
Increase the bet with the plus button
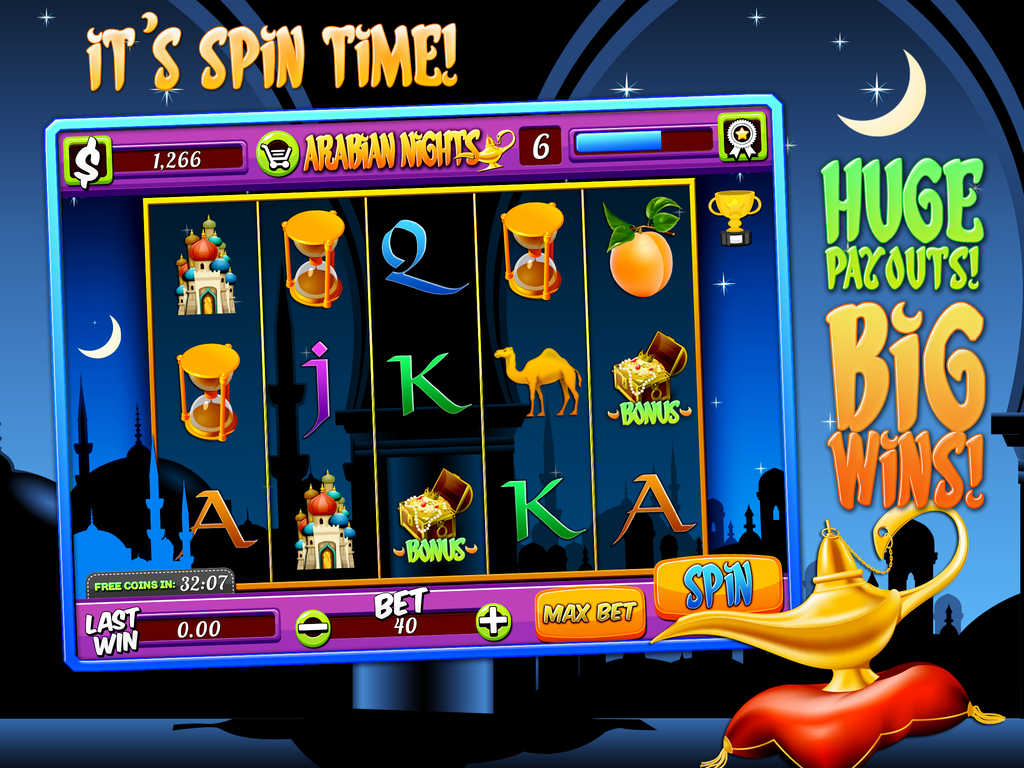(x=492, y=622)
